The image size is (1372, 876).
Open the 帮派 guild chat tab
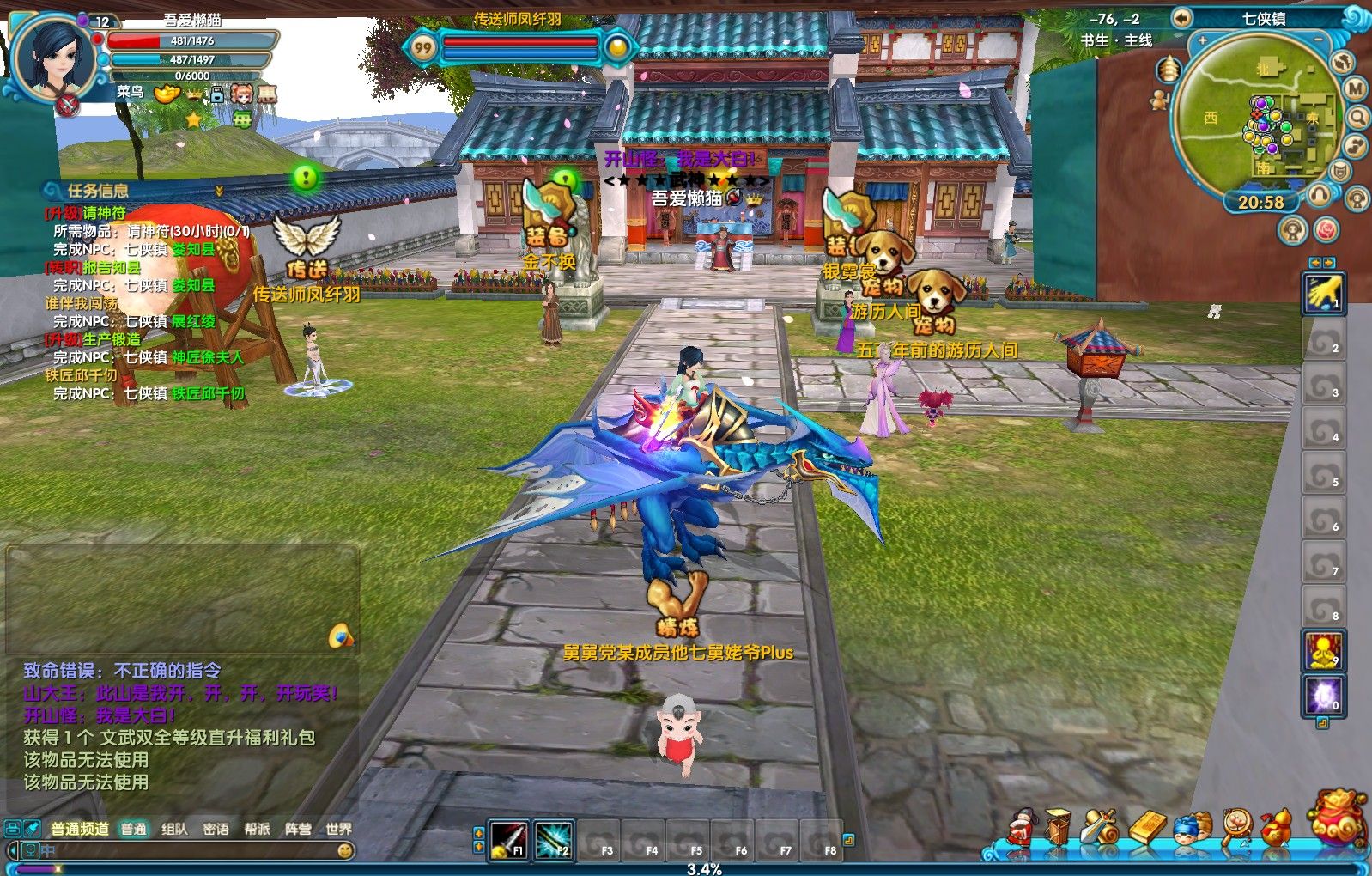click(x=257, y=829)
